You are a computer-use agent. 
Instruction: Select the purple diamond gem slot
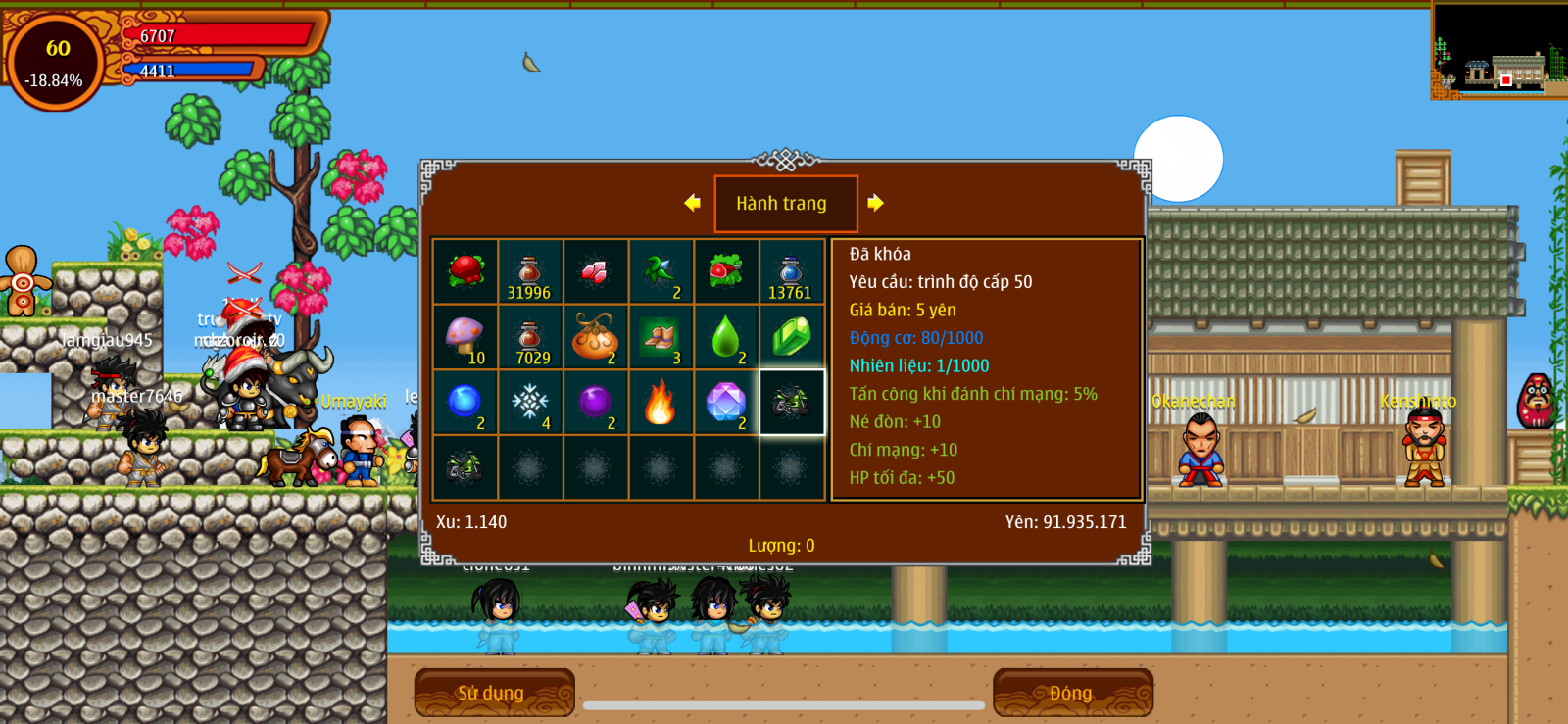726,402
